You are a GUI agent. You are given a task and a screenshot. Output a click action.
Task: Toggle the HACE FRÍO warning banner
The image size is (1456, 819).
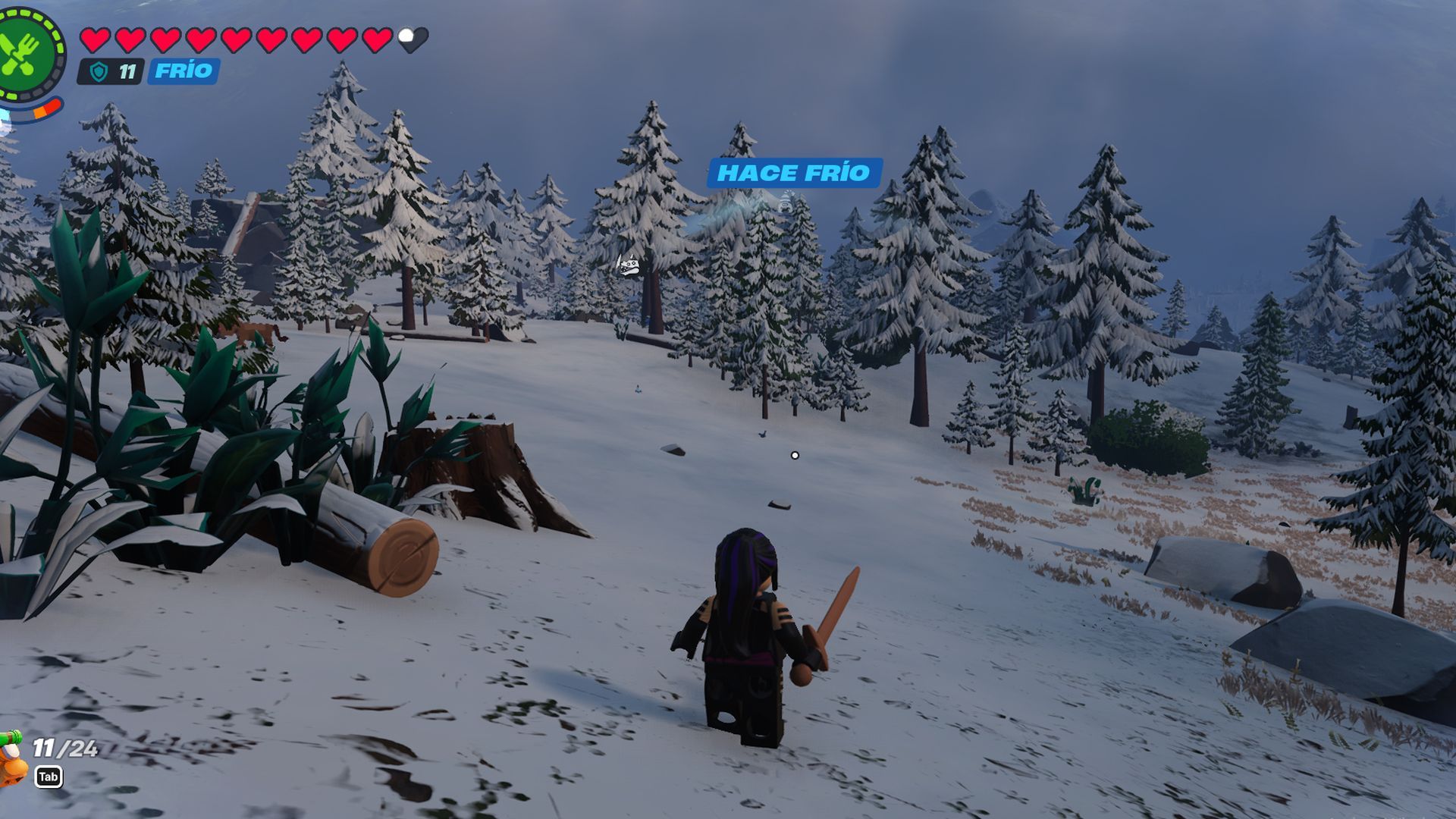(793, 173)
